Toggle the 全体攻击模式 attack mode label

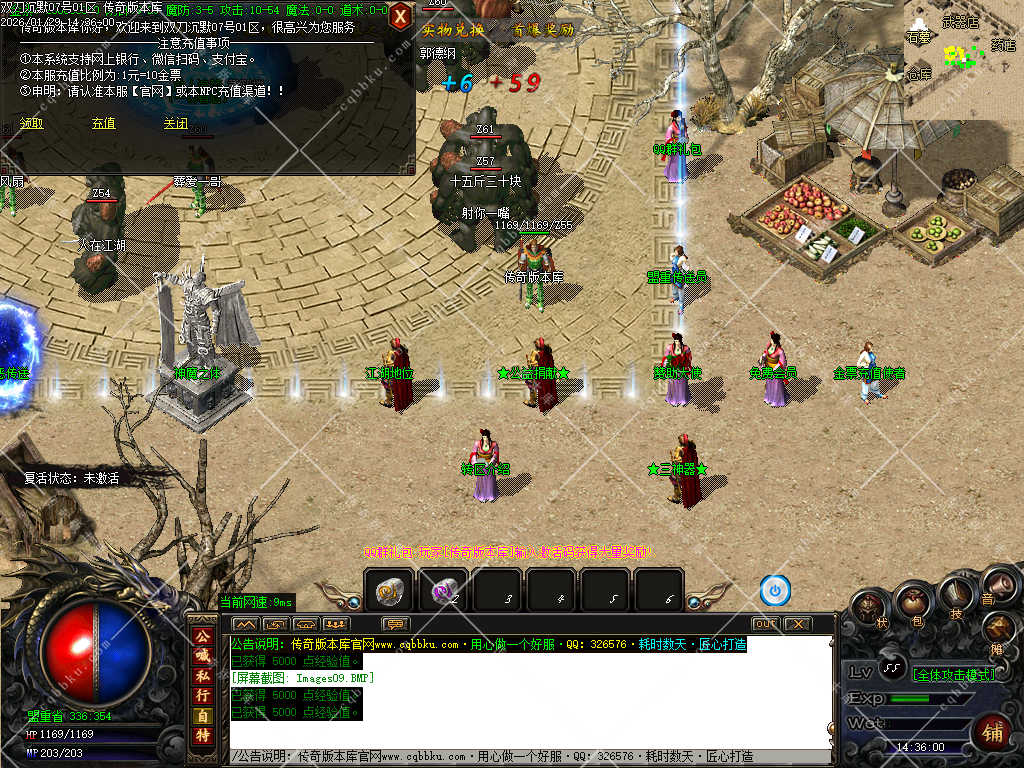(955, 675)
